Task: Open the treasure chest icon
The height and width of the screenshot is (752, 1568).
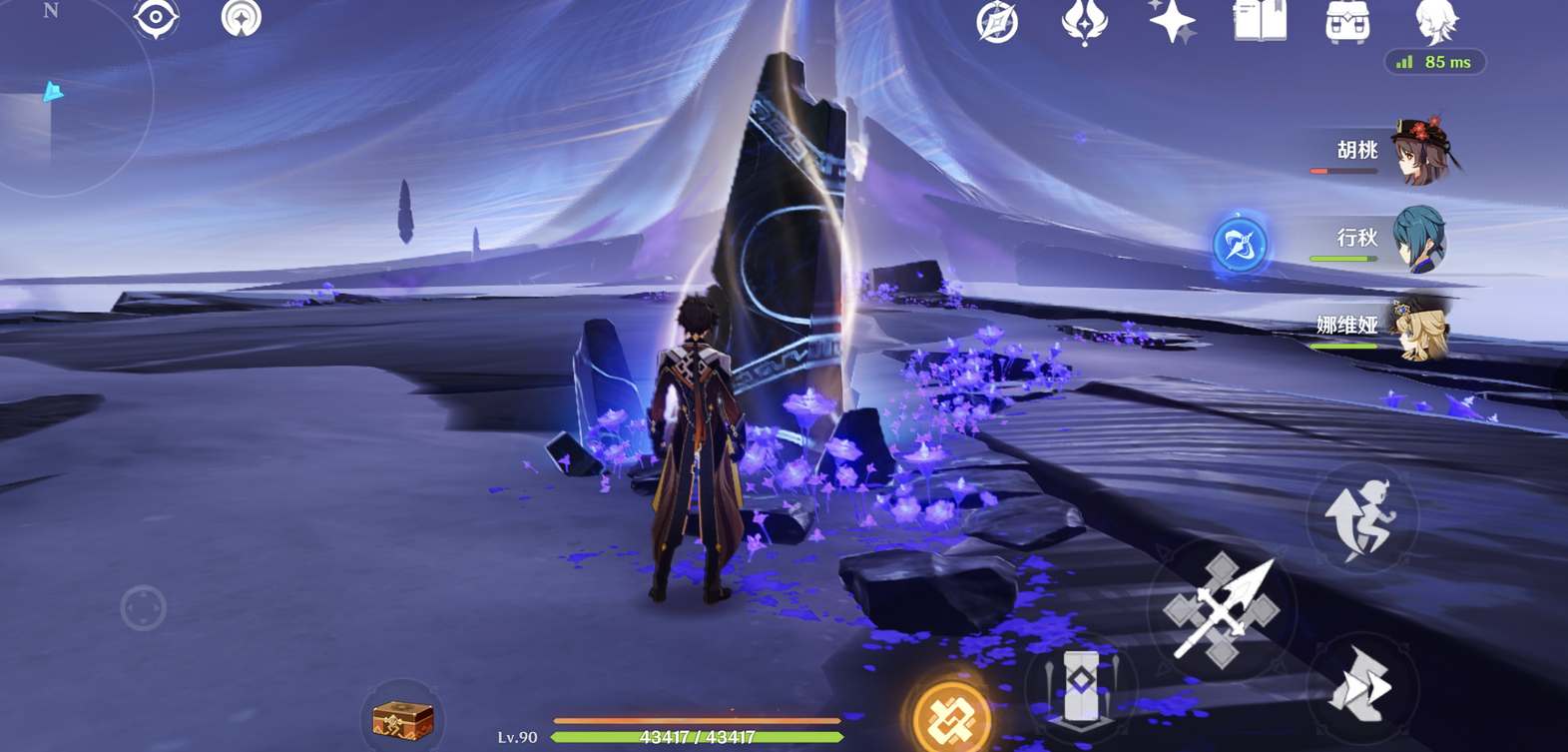Action: 402,719
